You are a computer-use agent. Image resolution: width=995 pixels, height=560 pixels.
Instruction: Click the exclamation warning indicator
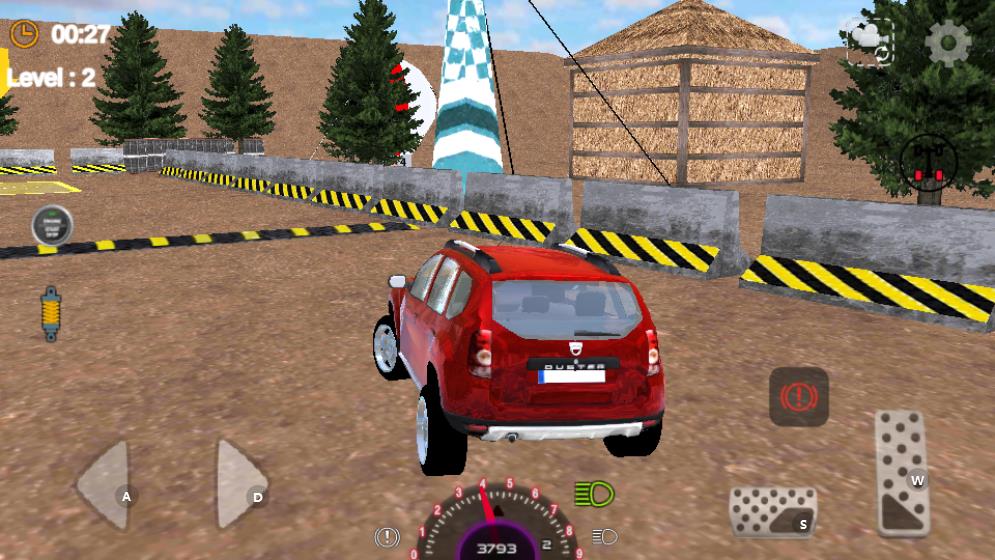pyautogui.click(x=387, y=537)
